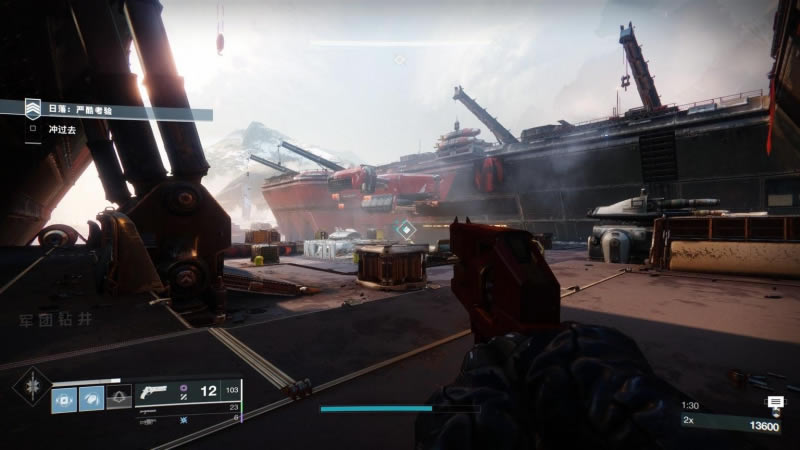The width and height of the screenshot is (800, 450).
Task: Select the equipped hand cannon weapon icon
Action: tap(156, 392)
